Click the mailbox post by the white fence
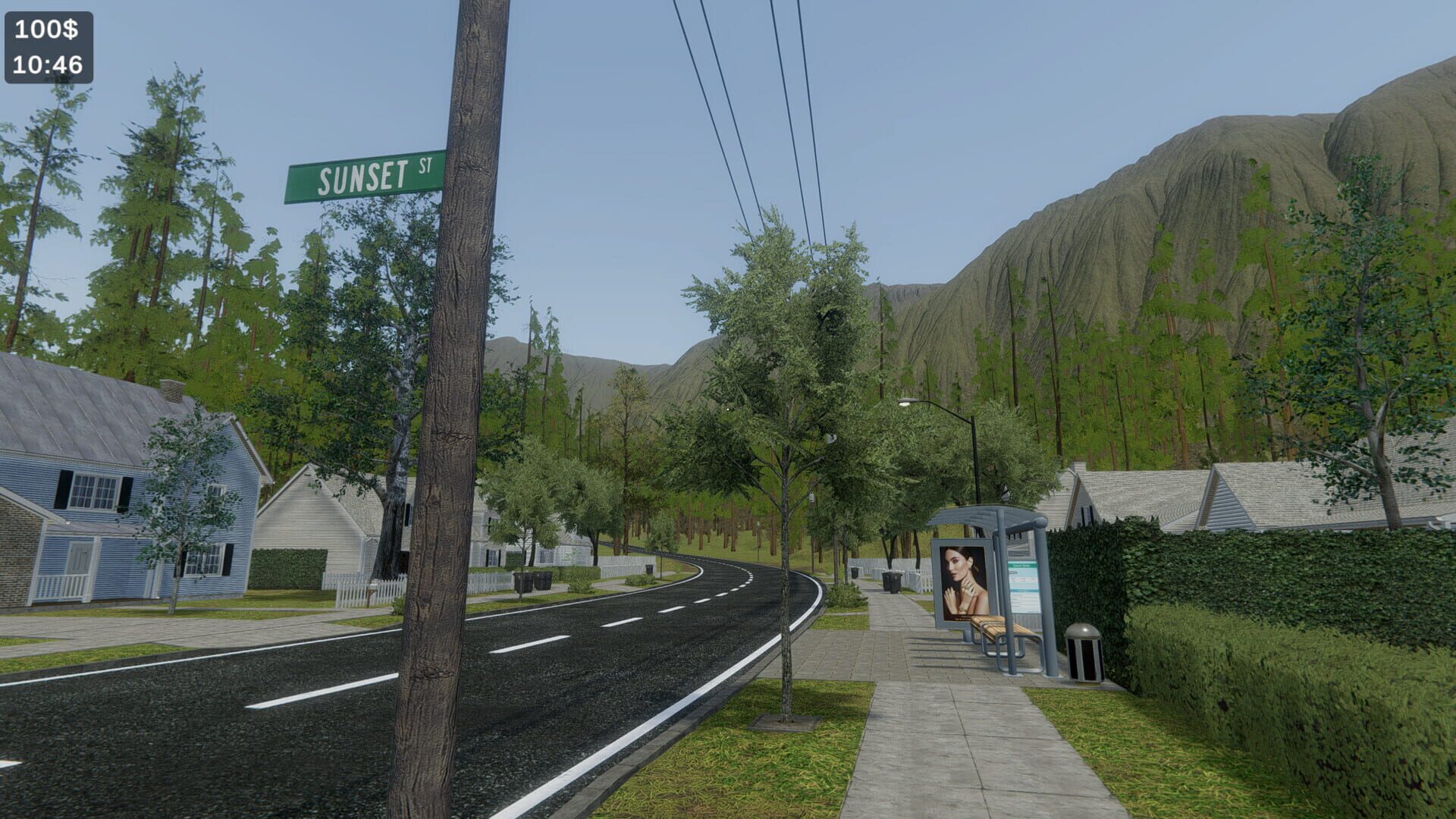This screenshot has width=1456, height=819. [x=370, y=592]
